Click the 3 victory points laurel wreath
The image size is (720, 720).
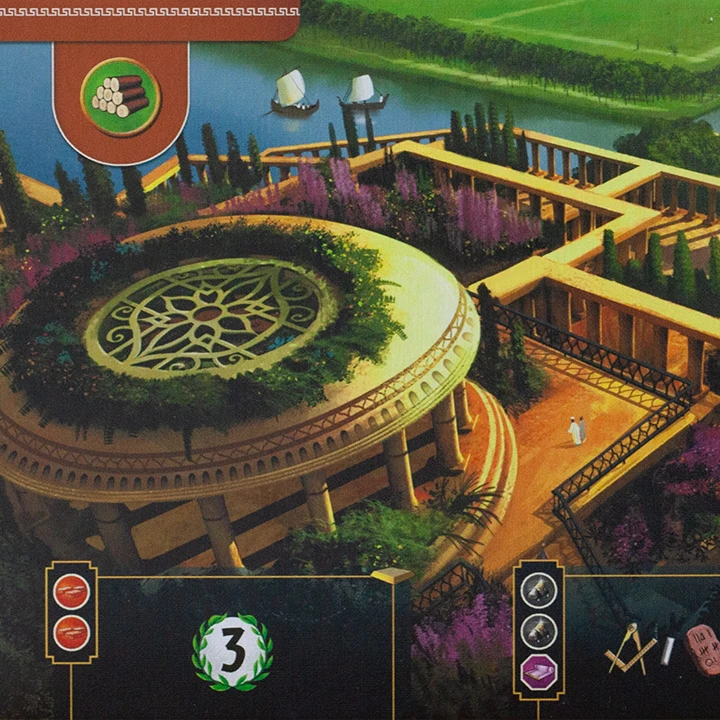tap(232, 651)
